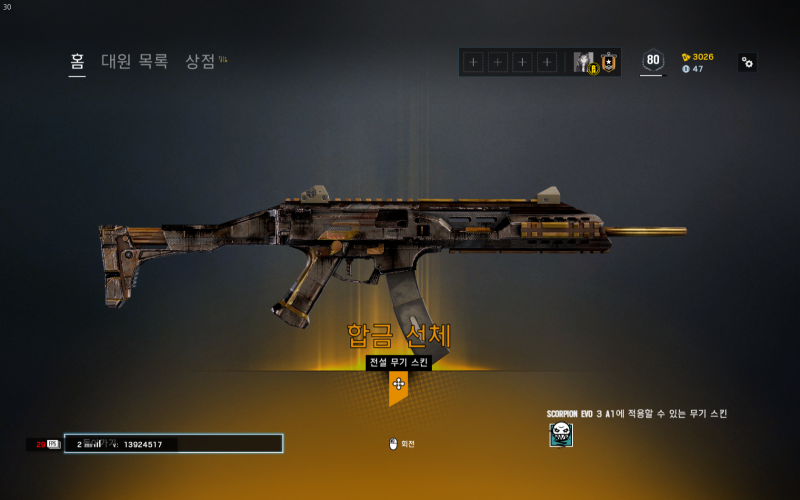Click the orange move-arrows banner marker
Screen dimensions: 800x500
pyautogui.click(x=398, y=384)
